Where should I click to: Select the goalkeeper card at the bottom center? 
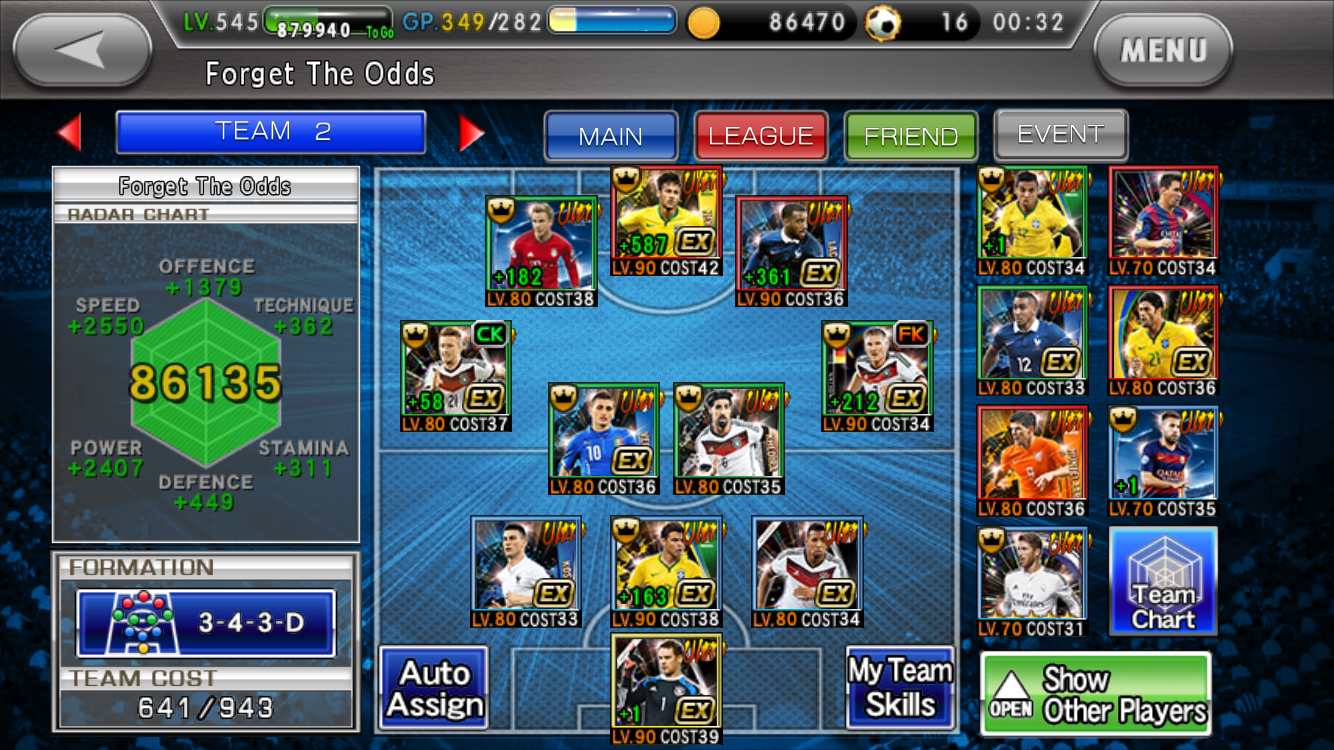click(667, 682)
